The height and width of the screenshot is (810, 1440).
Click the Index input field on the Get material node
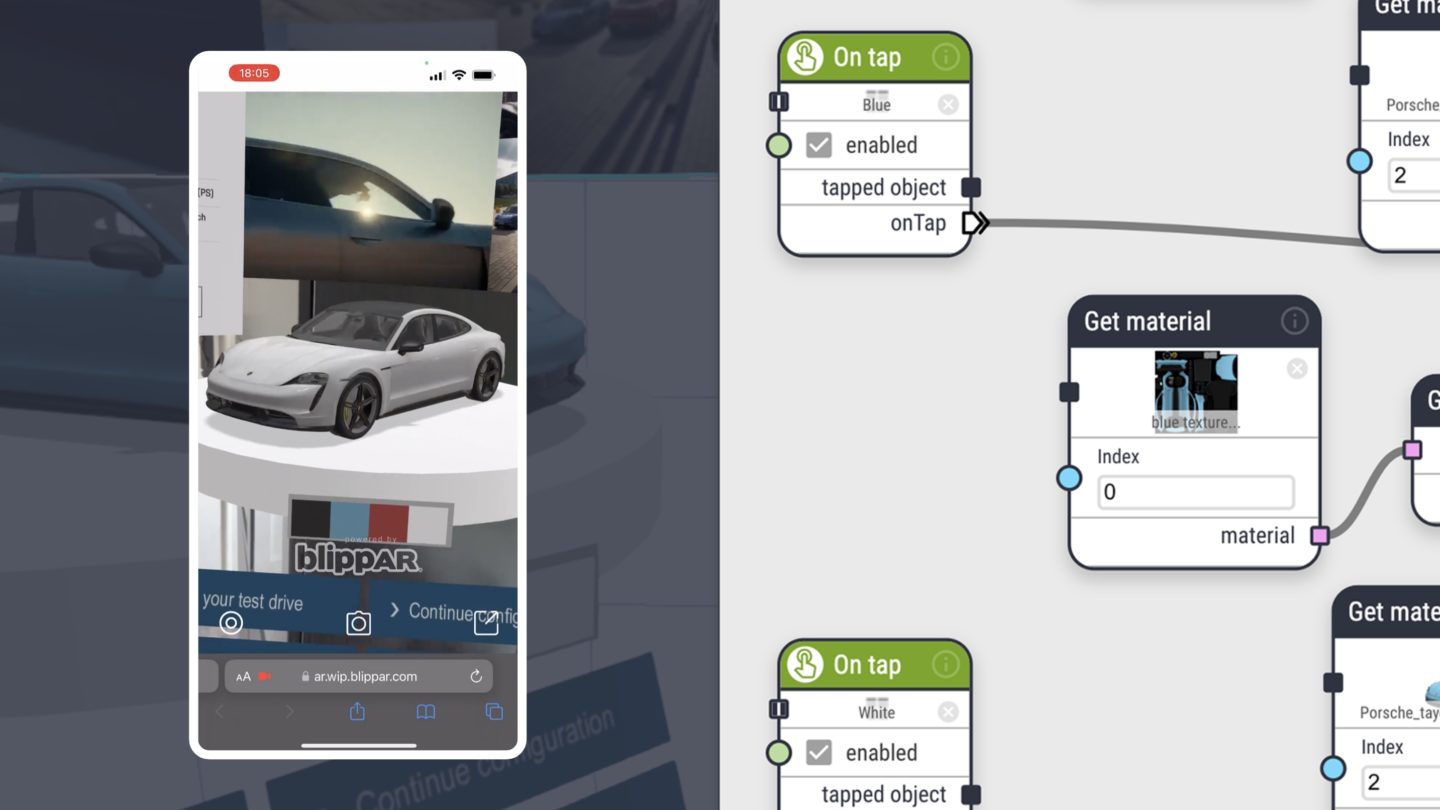click(1195, 491)
